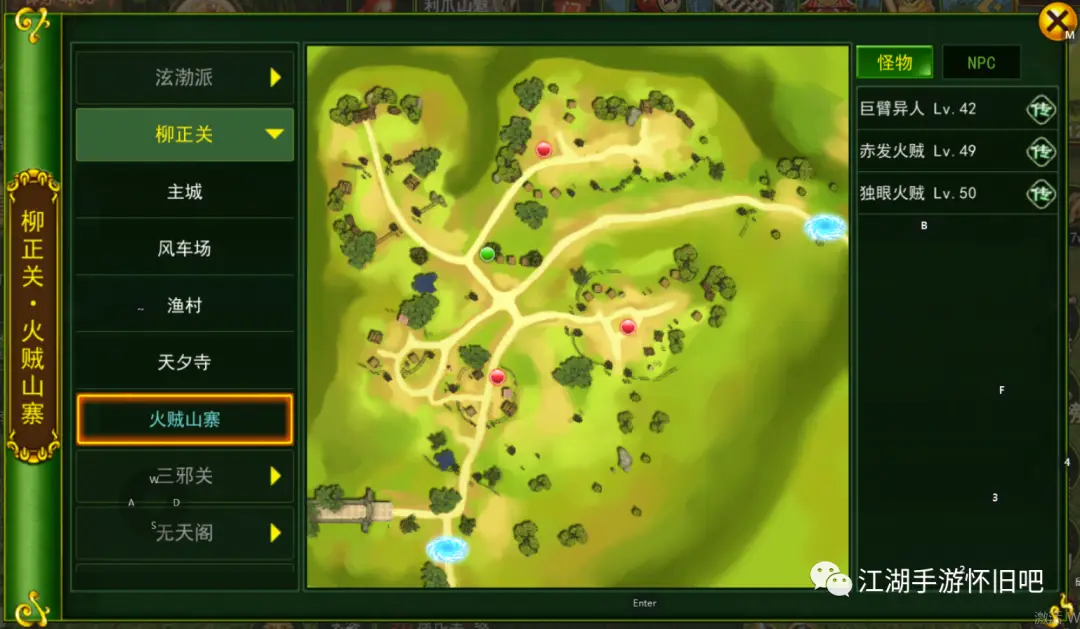Select 主城 from the area list
The height and width of the screenshot is (629, 1080).
point(185,191)
